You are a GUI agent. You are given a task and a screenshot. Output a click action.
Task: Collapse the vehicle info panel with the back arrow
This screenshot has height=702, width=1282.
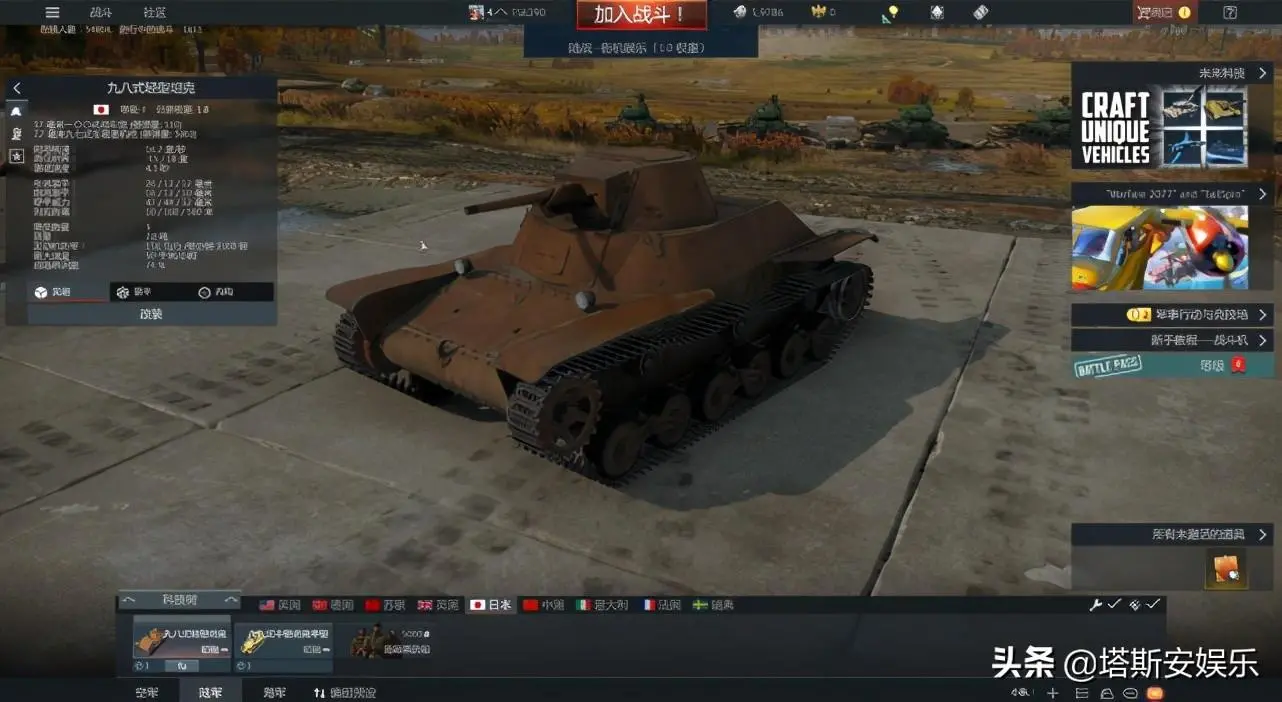coord(17,88)
